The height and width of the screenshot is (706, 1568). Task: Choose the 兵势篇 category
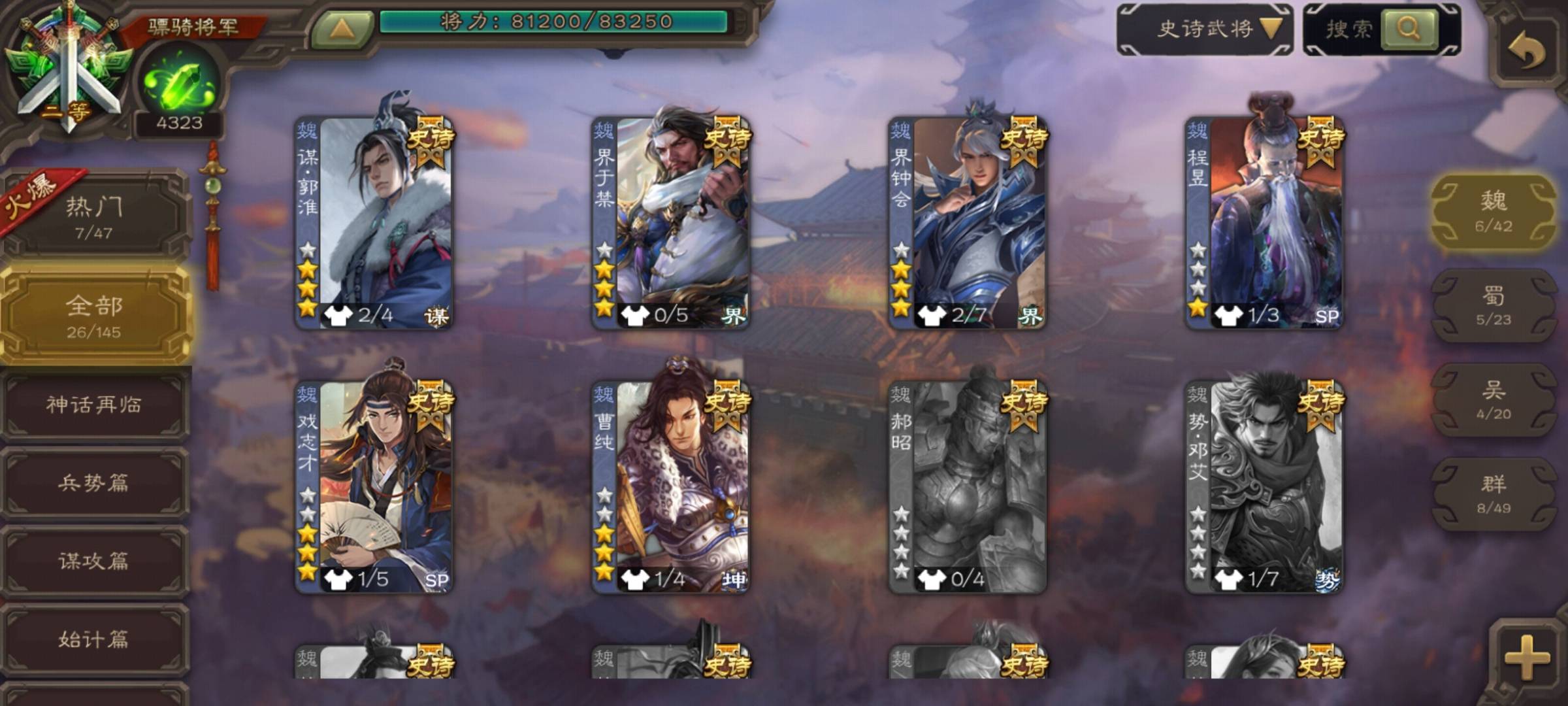pos(94,483)
